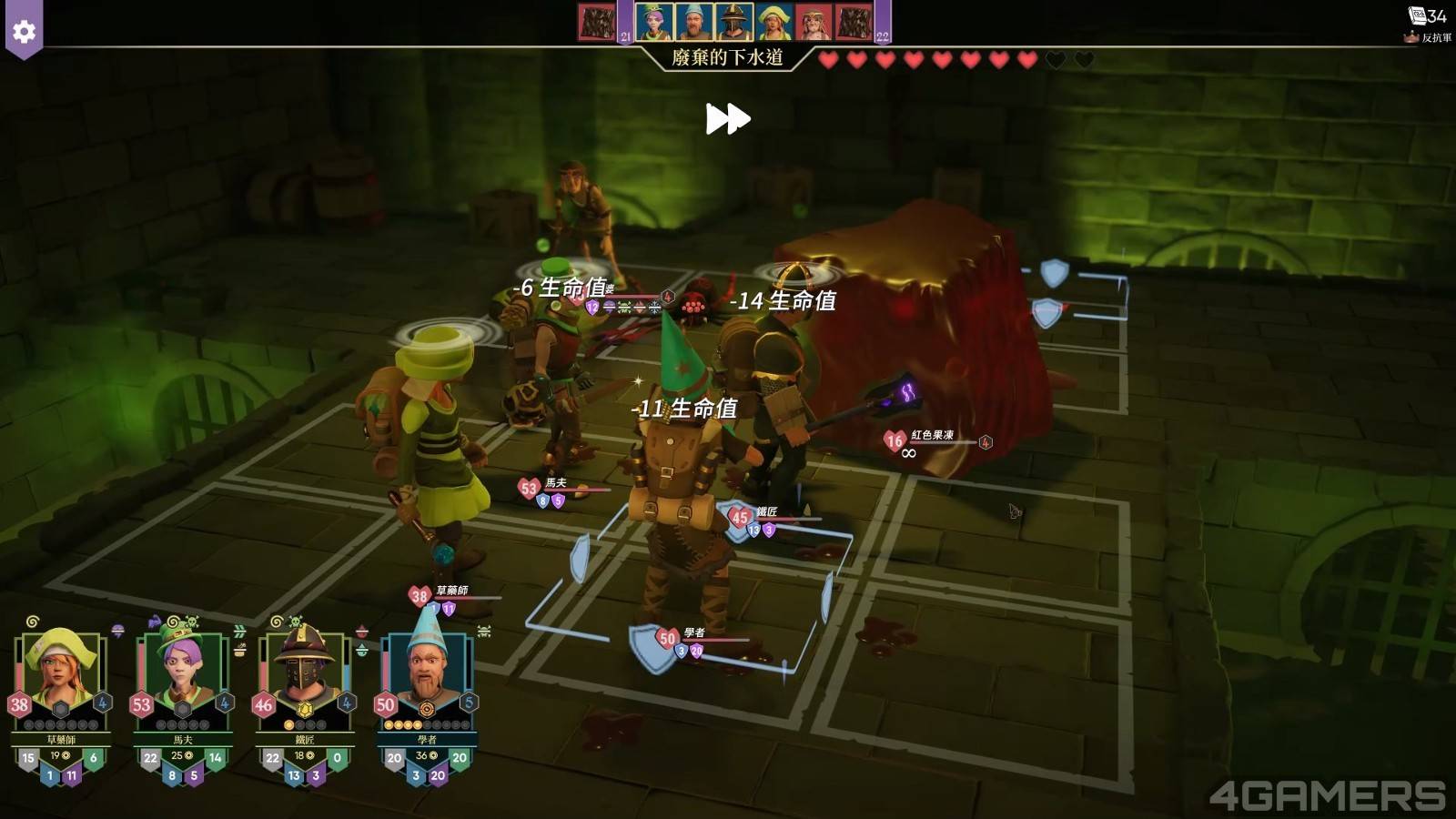Click the bearded scholar in turn order
The width and height of the screenshot is (1456, 819).
(x=693, y=22)
